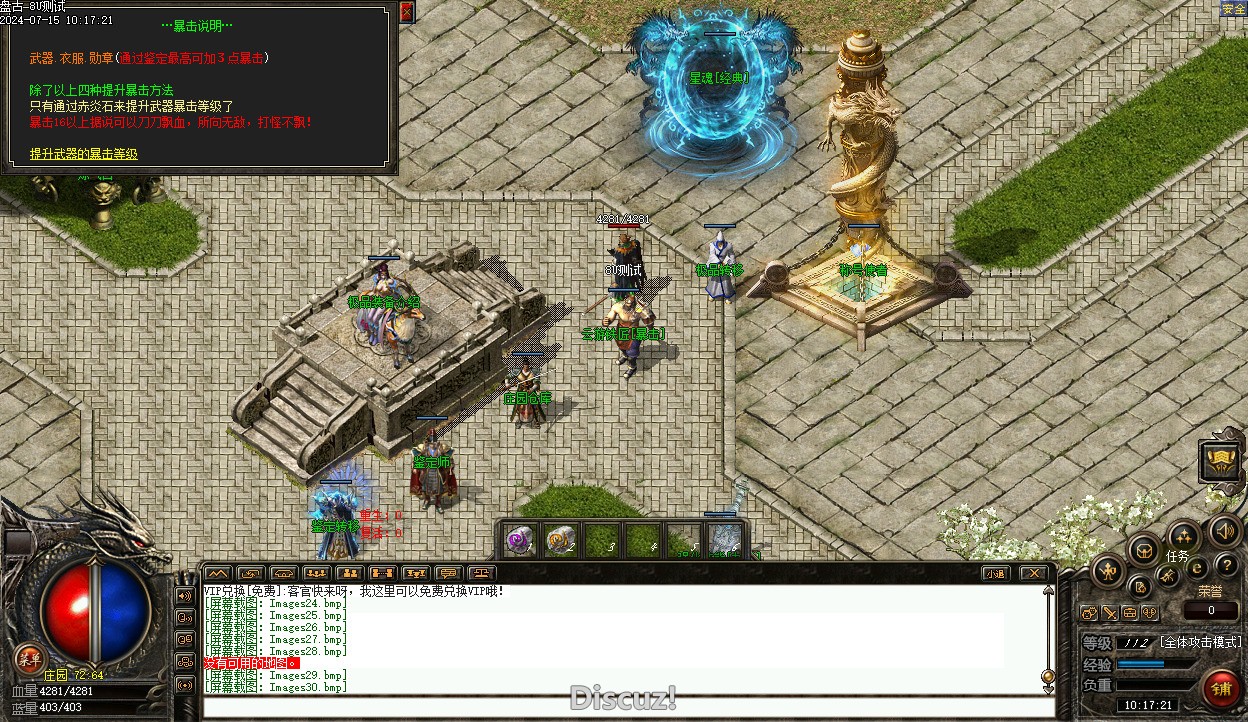Image resolution: width=1248 pixels, height=722 pixels.
Task: Open the skills sparkle icon
Action: (x=1183, y=535)
